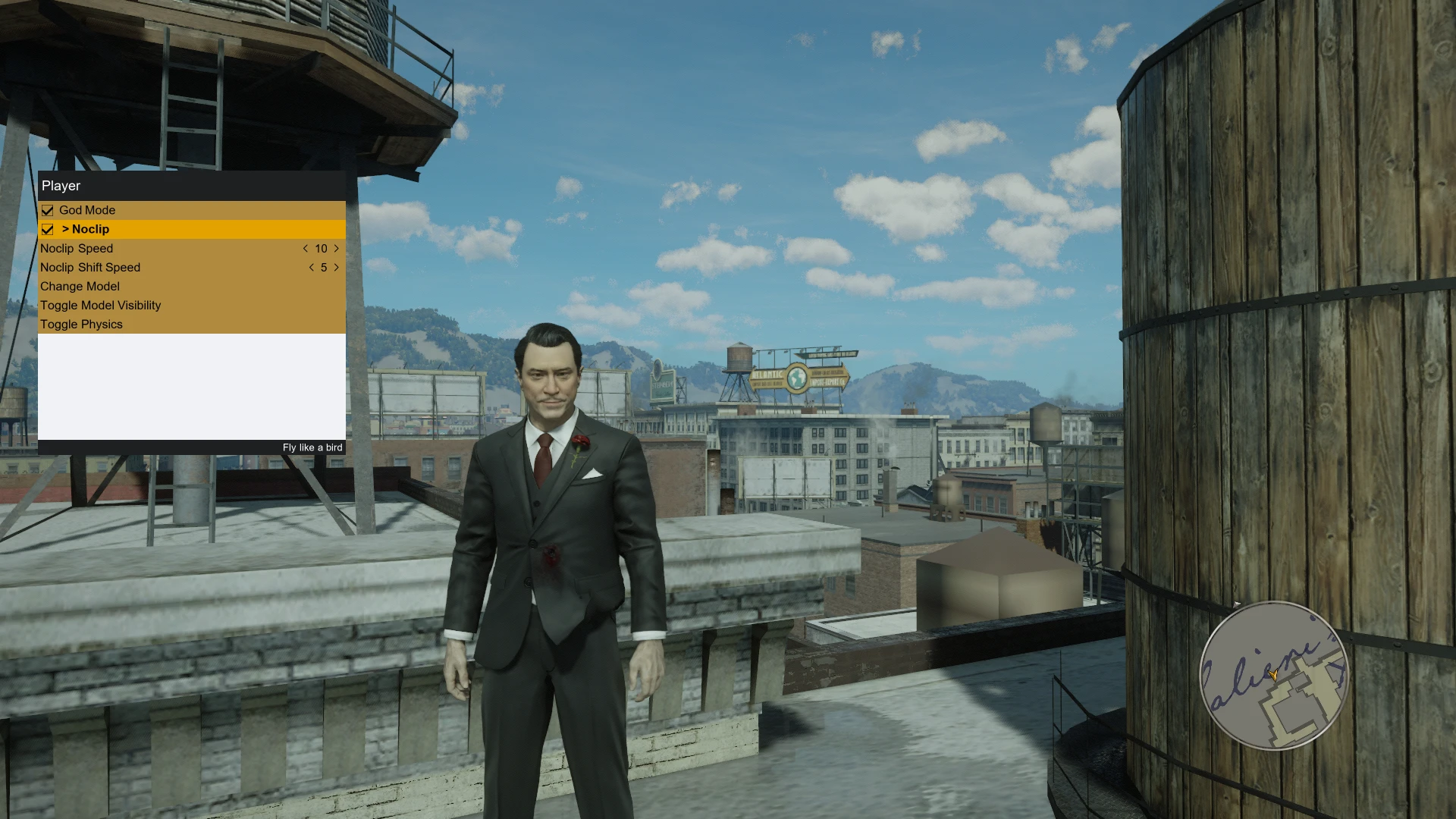Choose Toggle Model Visibility entry
Screen dimensions: 1456x819
click(x=100, y=305)
